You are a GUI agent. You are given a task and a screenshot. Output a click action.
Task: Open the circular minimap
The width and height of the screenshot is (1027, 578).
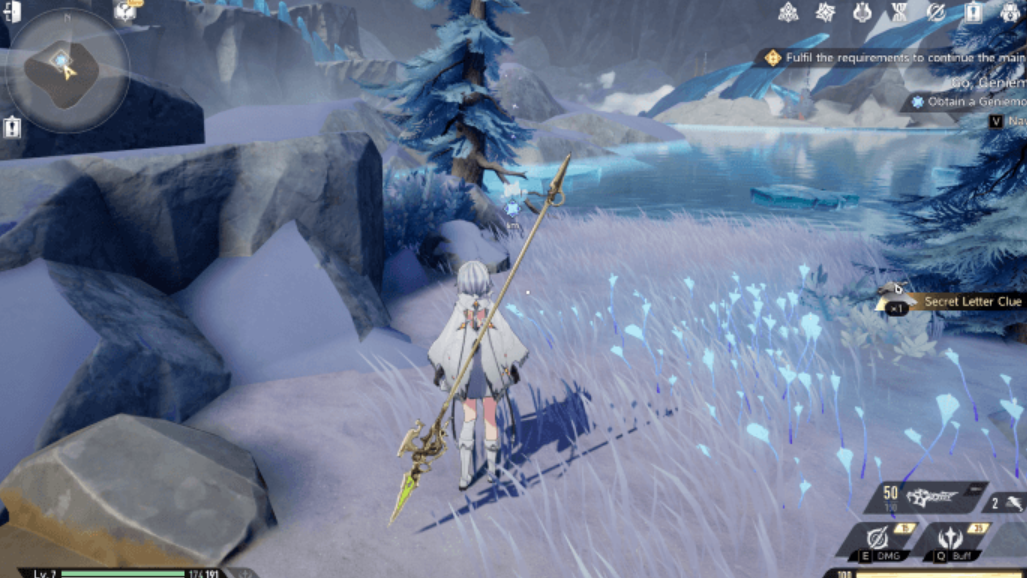click(66, 69)
